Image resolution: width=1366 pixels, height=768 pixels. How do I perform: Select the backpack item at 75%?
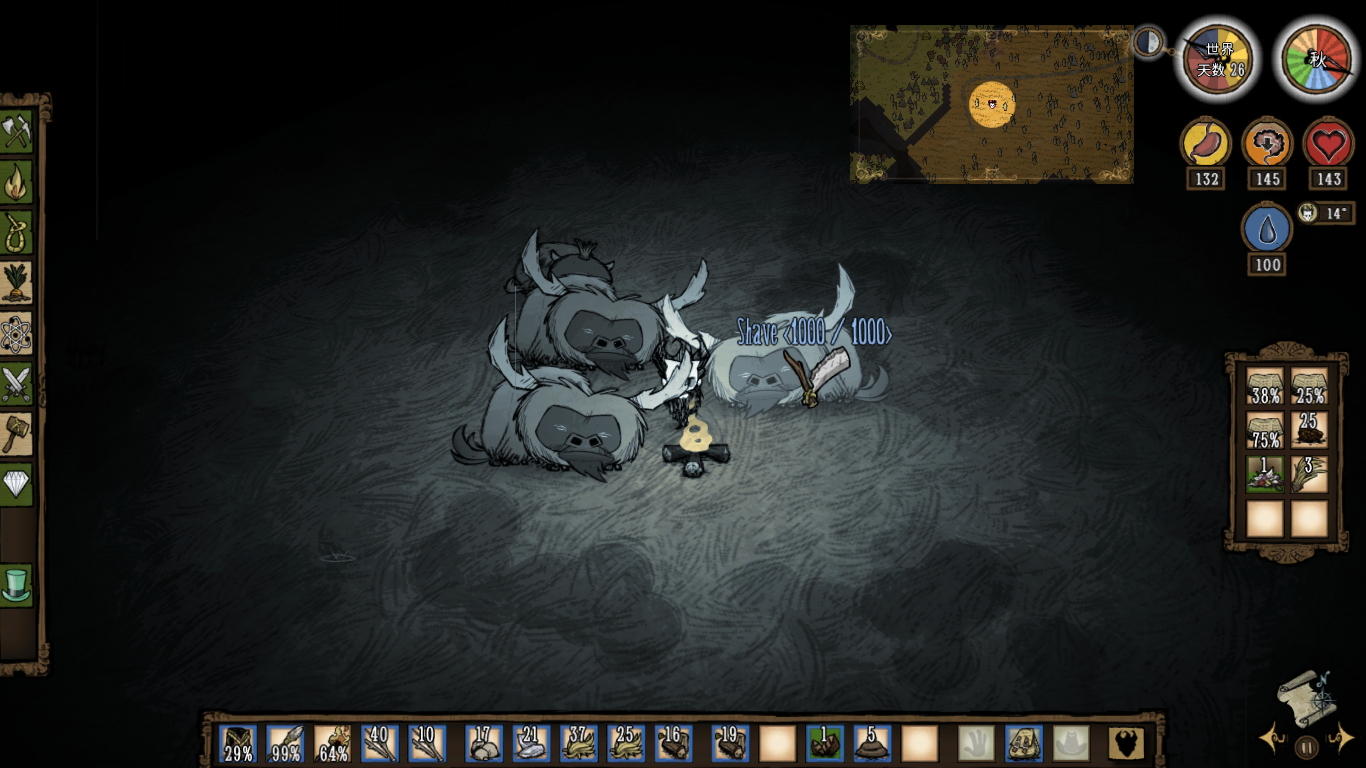1265,431
